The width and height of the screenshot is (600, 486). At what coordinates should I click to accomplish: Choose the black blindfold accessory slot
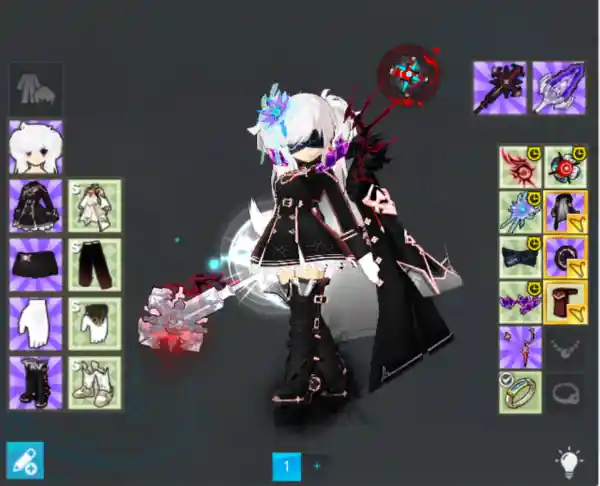(520, 258)
